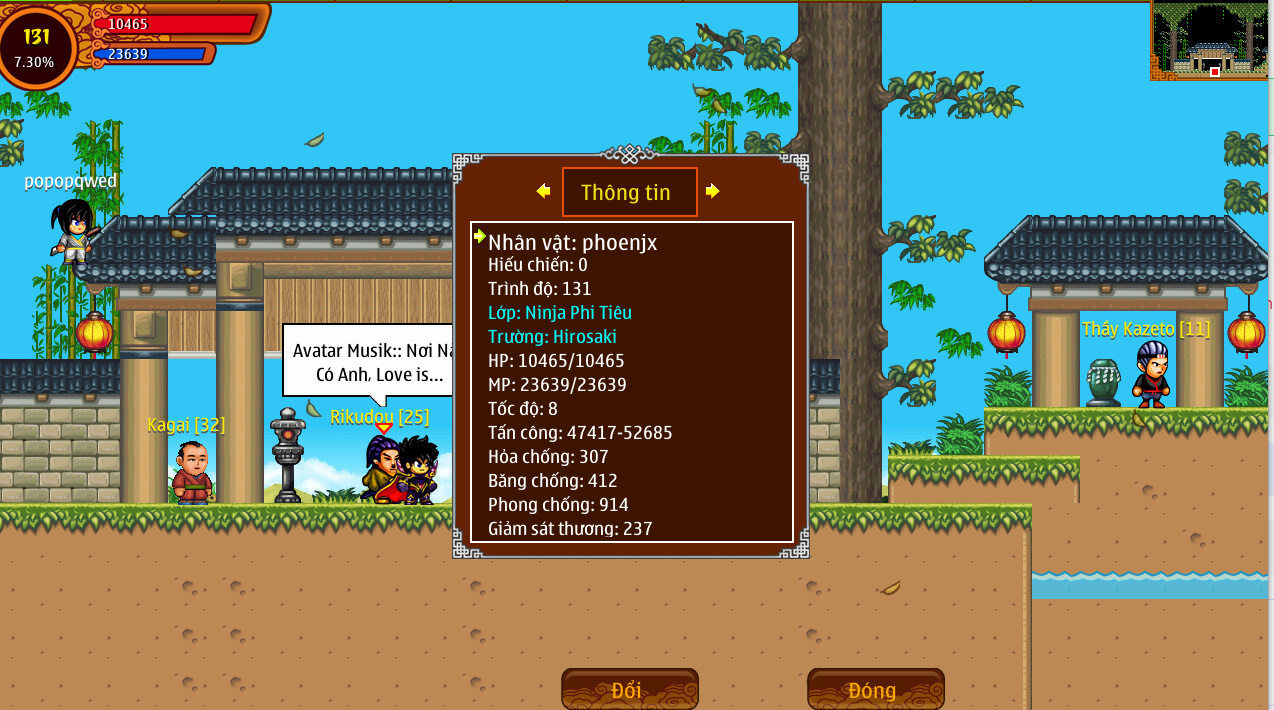Go to next tab with right arrow
The width and height of the screenshot is (1274, 710).
pyautogui.click(x=712, y=191)
